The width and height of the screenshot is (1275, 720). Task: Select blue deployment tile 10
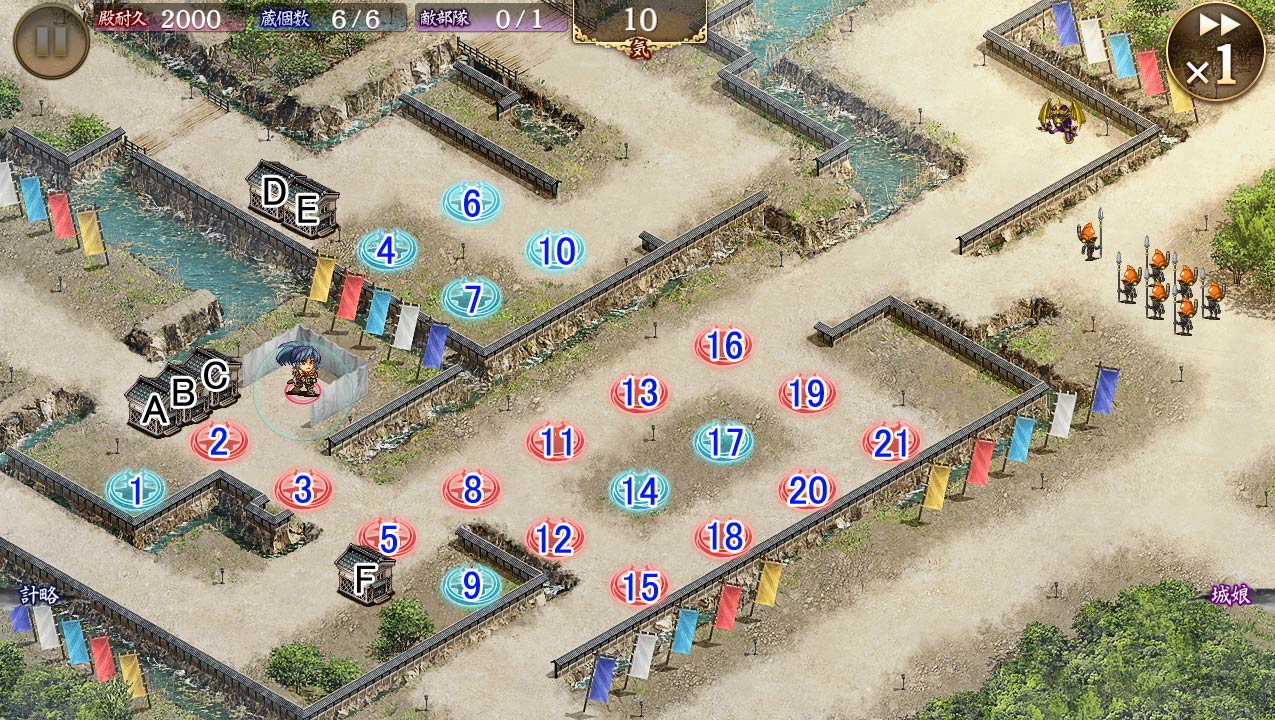click(555, 251)
